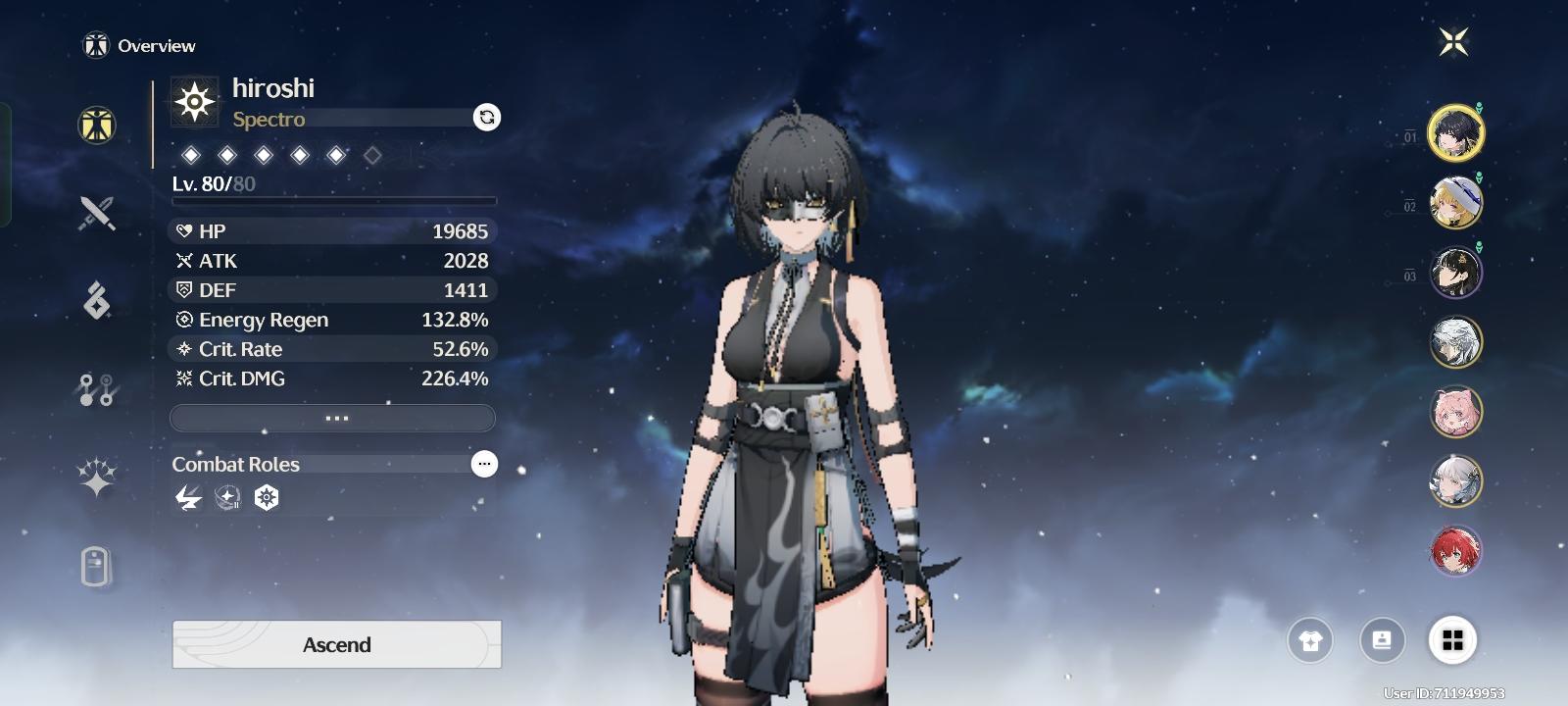Open the Forte skill tree tab
The height and width of the screenshot is (706, 1568).
(x=97, y=389)
